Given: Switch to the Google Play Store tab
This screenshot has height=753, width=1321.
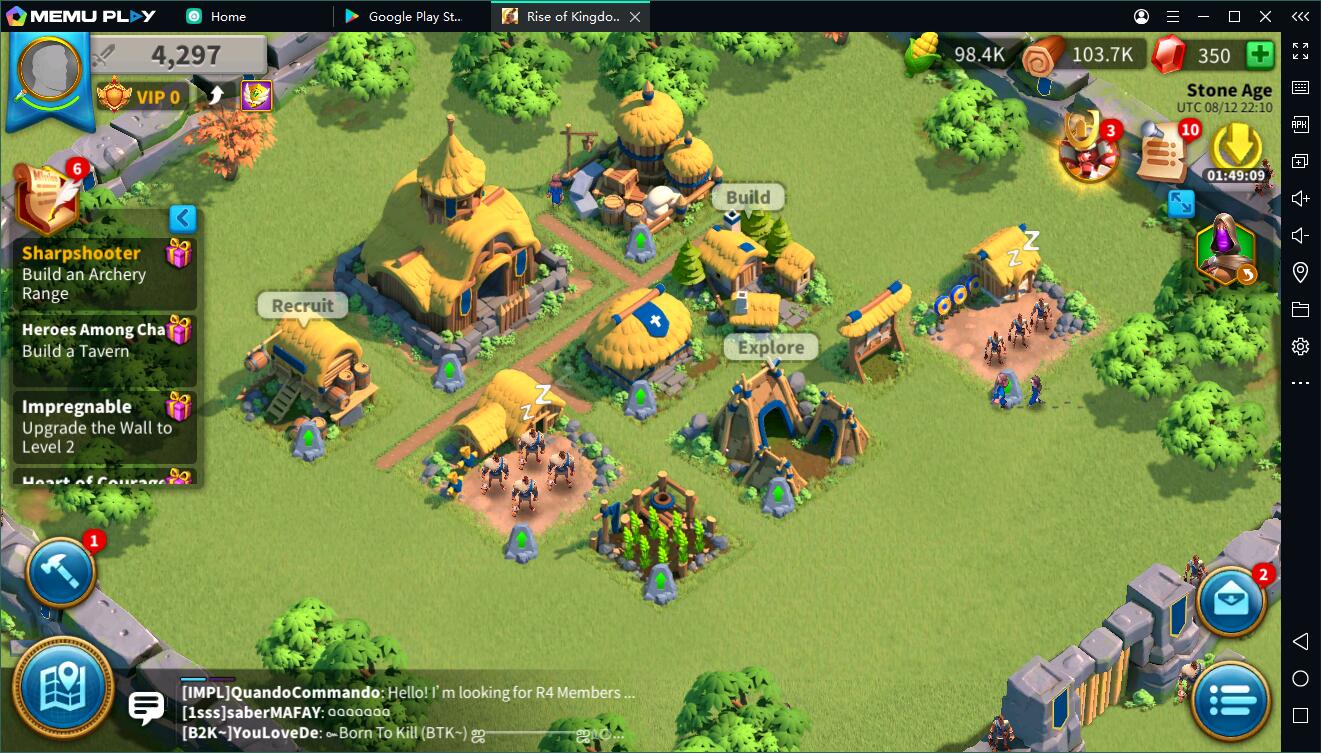Looking at the screenshot, I should [410, 16].
